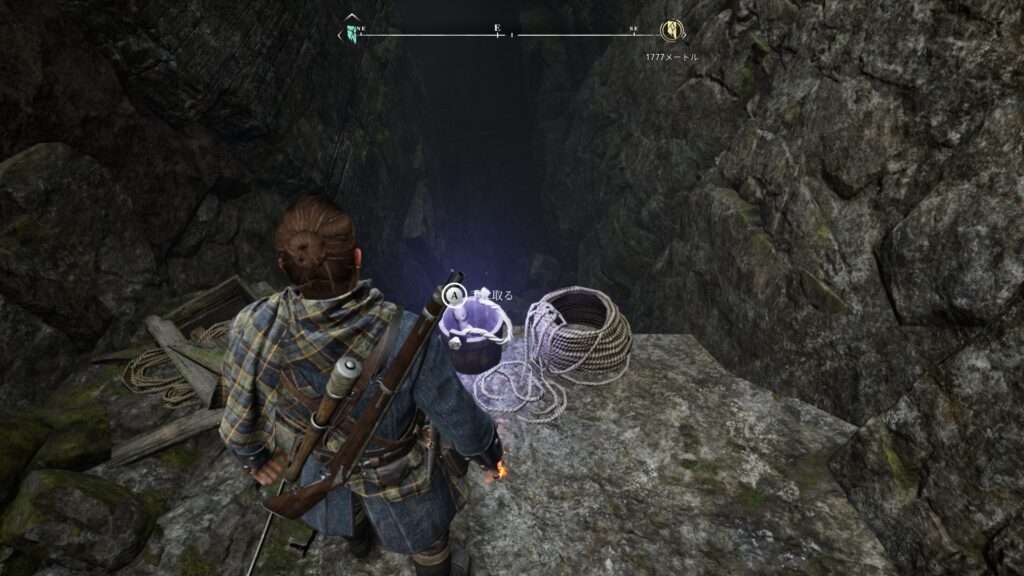Click the teal banner marker on the compass
Image resolution: width=1024 pixels, height=576 pixels.
pos(351,32)
